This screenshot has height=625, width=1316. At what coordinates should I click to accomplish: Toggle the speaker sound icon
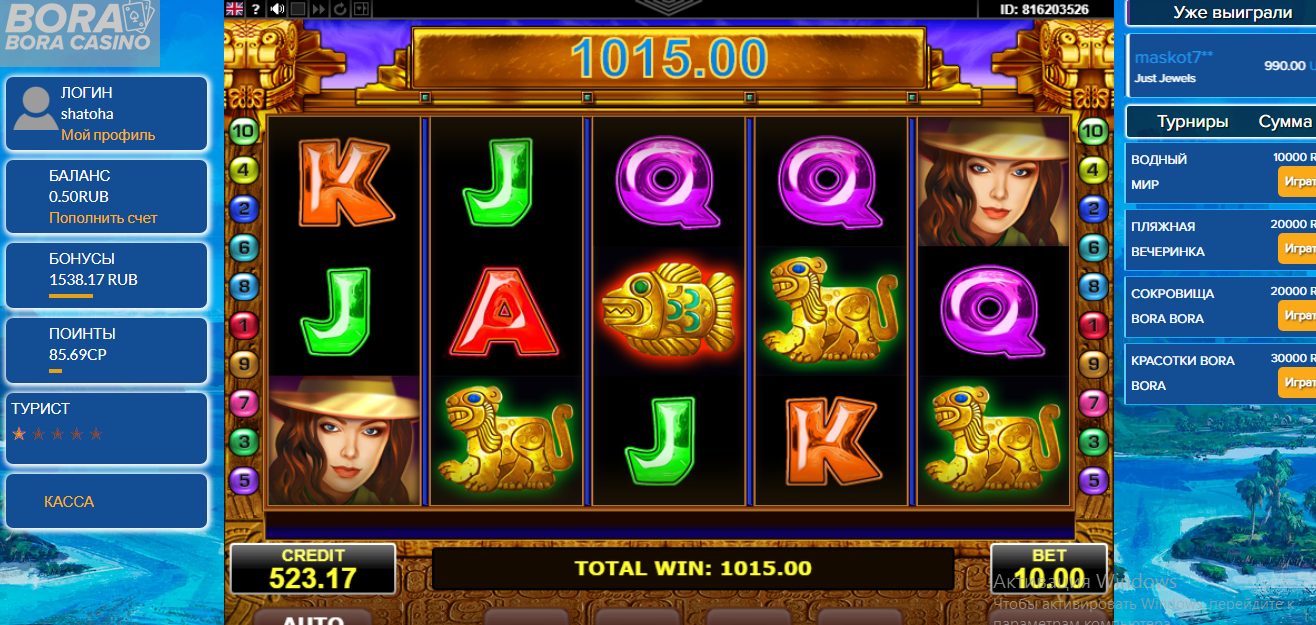point(276,9)
